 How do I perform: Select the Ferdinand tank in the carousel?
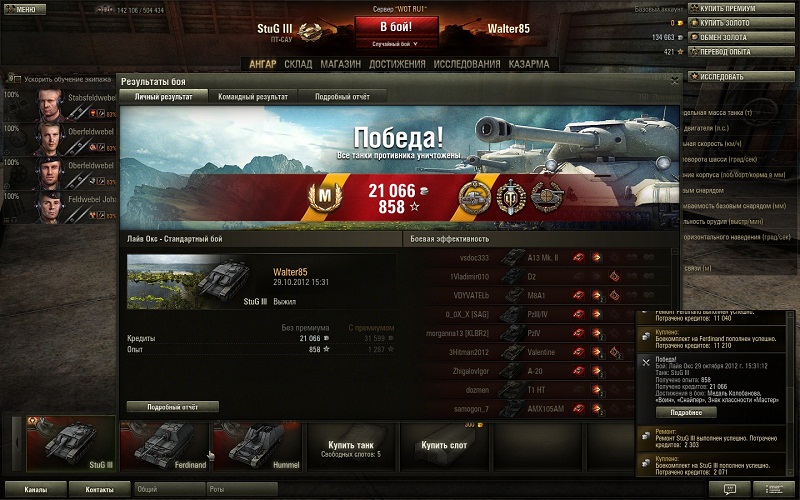(164, 445)
